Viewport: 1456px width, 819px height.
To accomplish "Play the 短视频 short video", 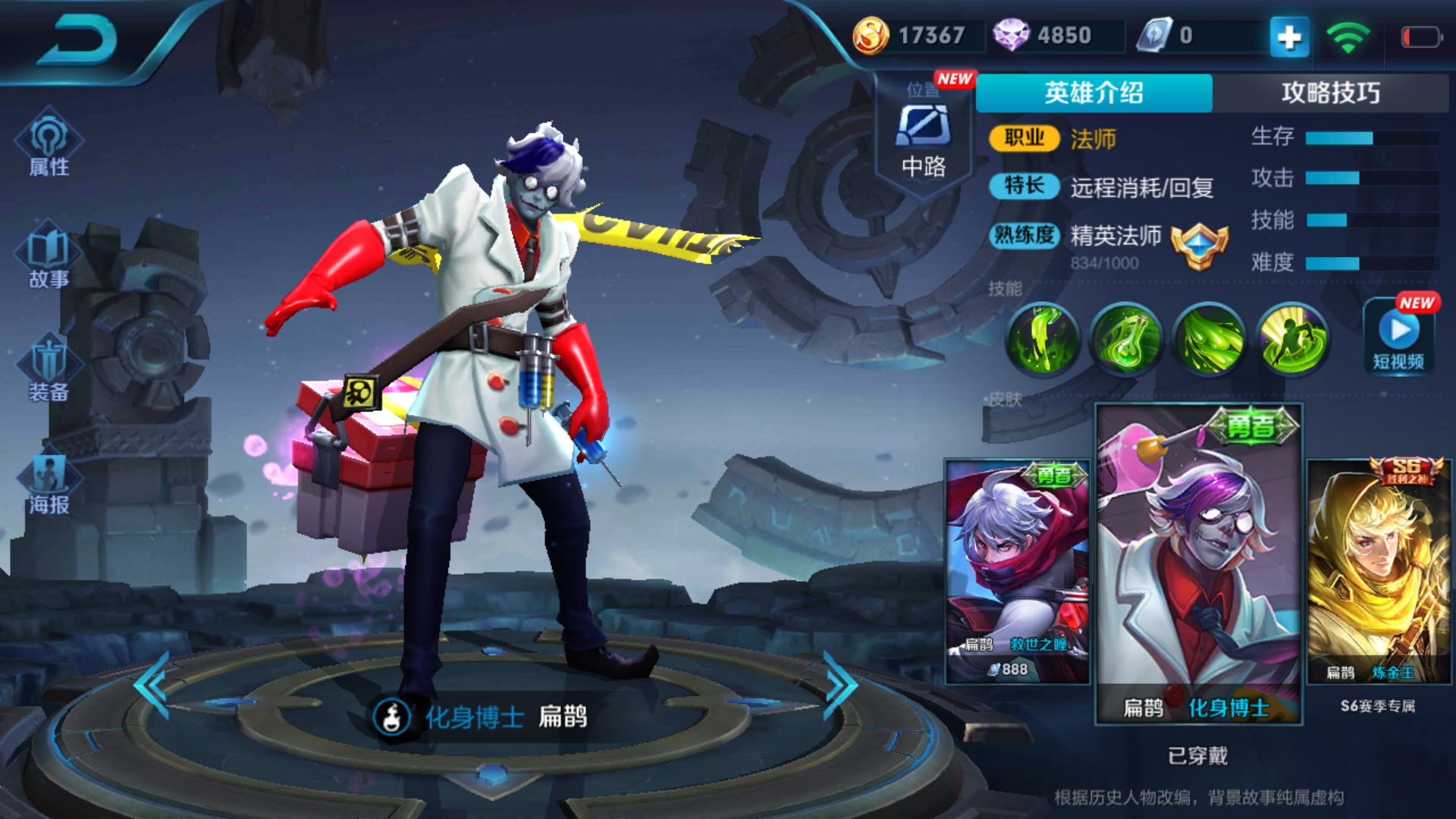I will pos(1398,337).
